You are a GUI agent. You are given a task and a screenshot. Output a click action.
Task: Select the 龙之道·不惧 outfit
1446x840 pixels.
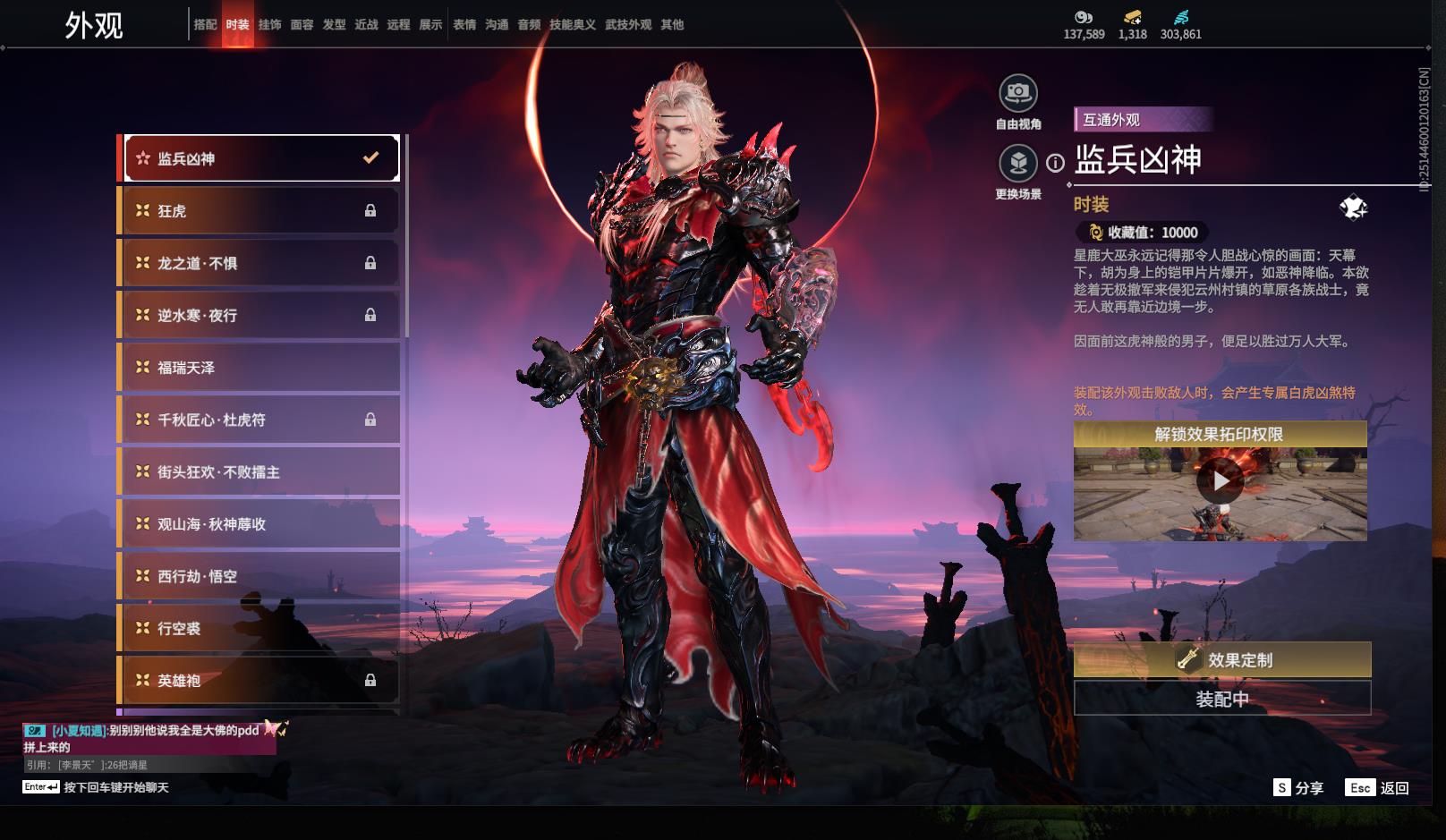[259, 263]
